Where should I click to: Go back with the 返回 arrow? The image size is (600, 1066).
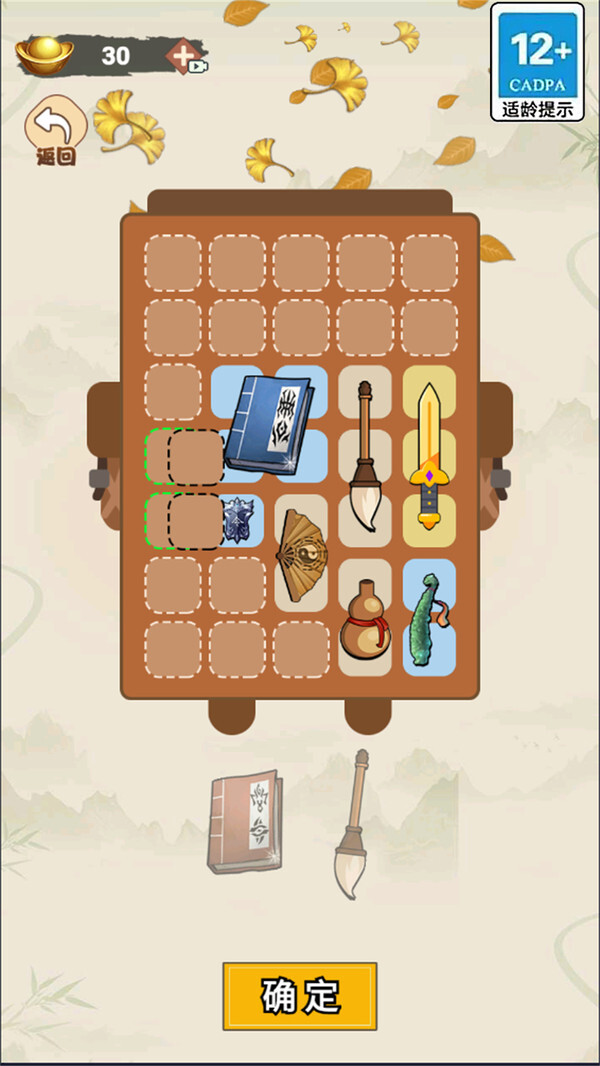point(56,130)
